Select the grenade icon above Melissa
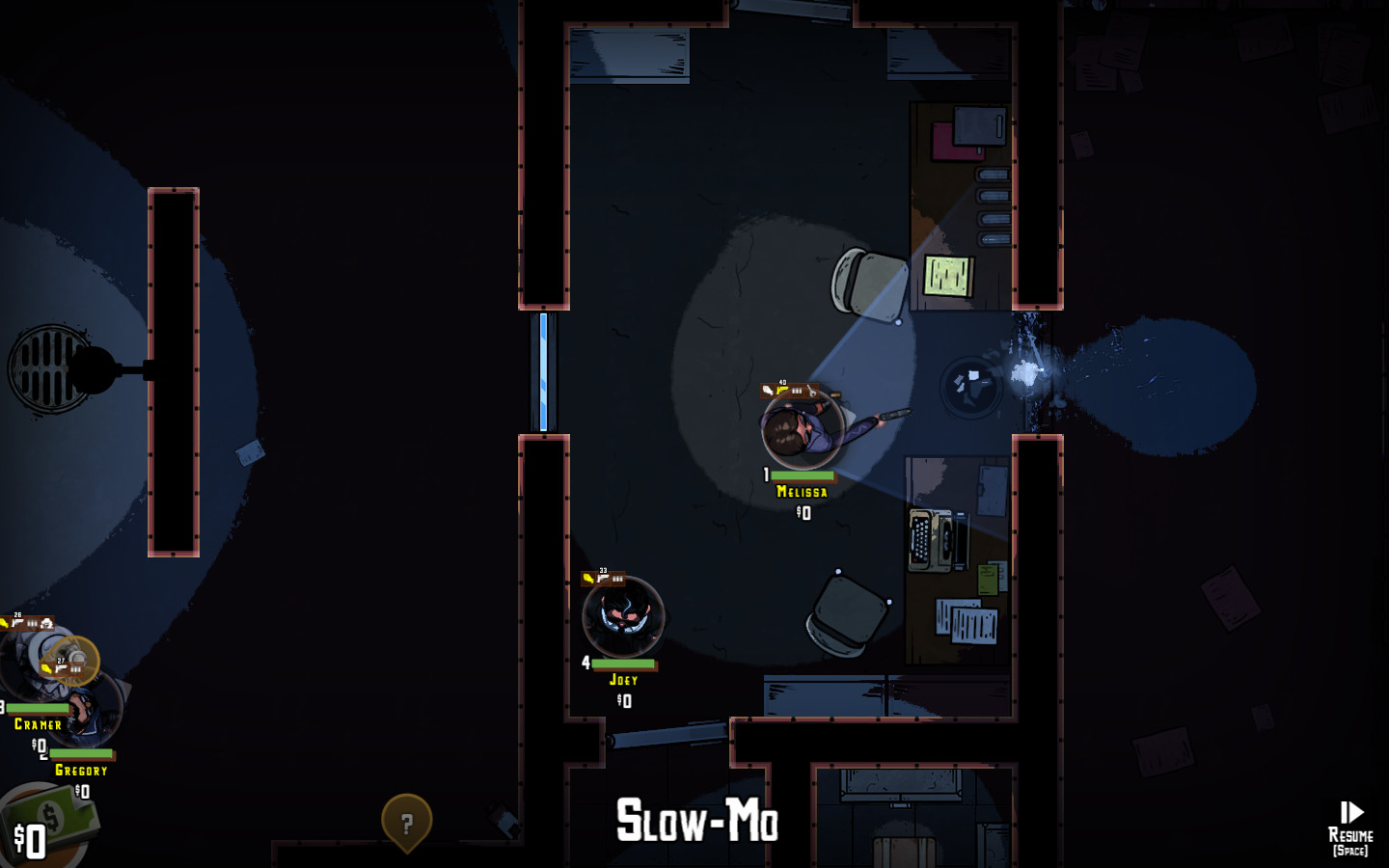 click(768, 391)
